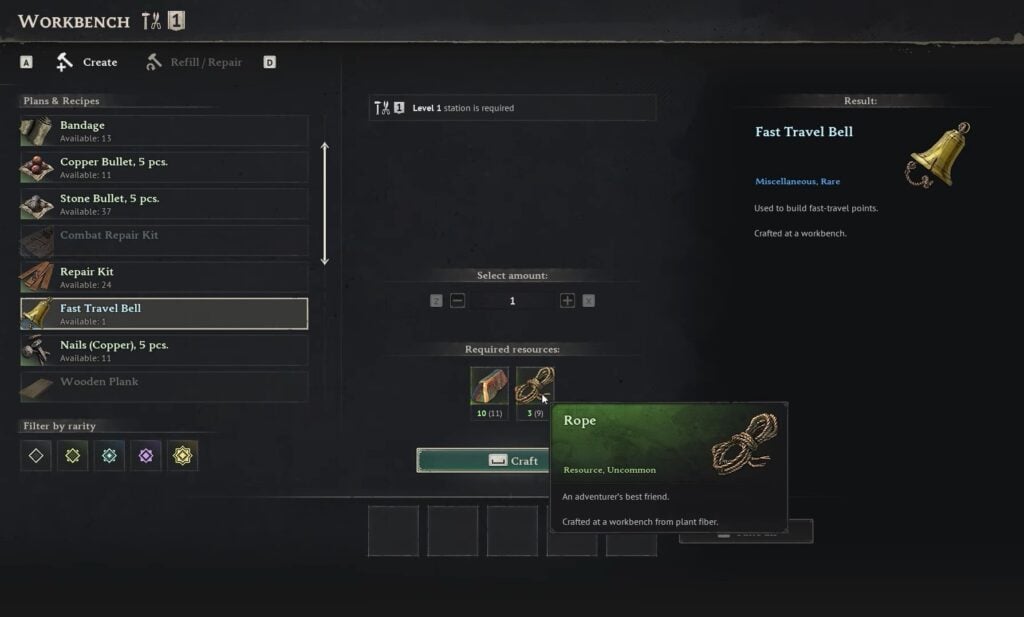Choose the Copper Bullet, 5 pcs. recipe
The height and width of the screenshot is (617, 1024).
click(x=164, y=167)
